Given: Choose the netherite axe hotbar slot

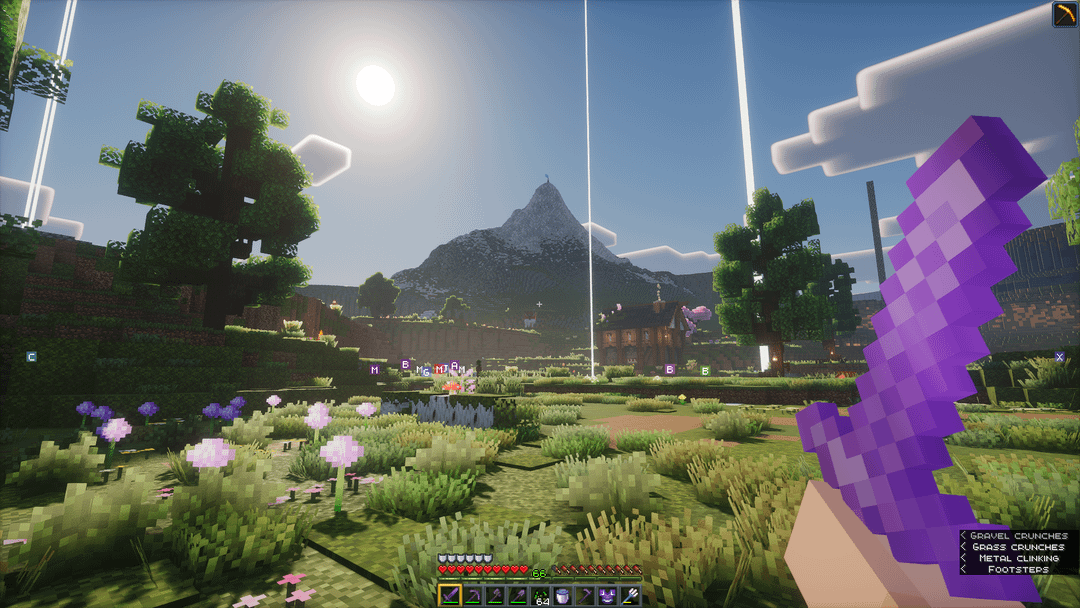Looking at the screenshot, I should [495, 596].
